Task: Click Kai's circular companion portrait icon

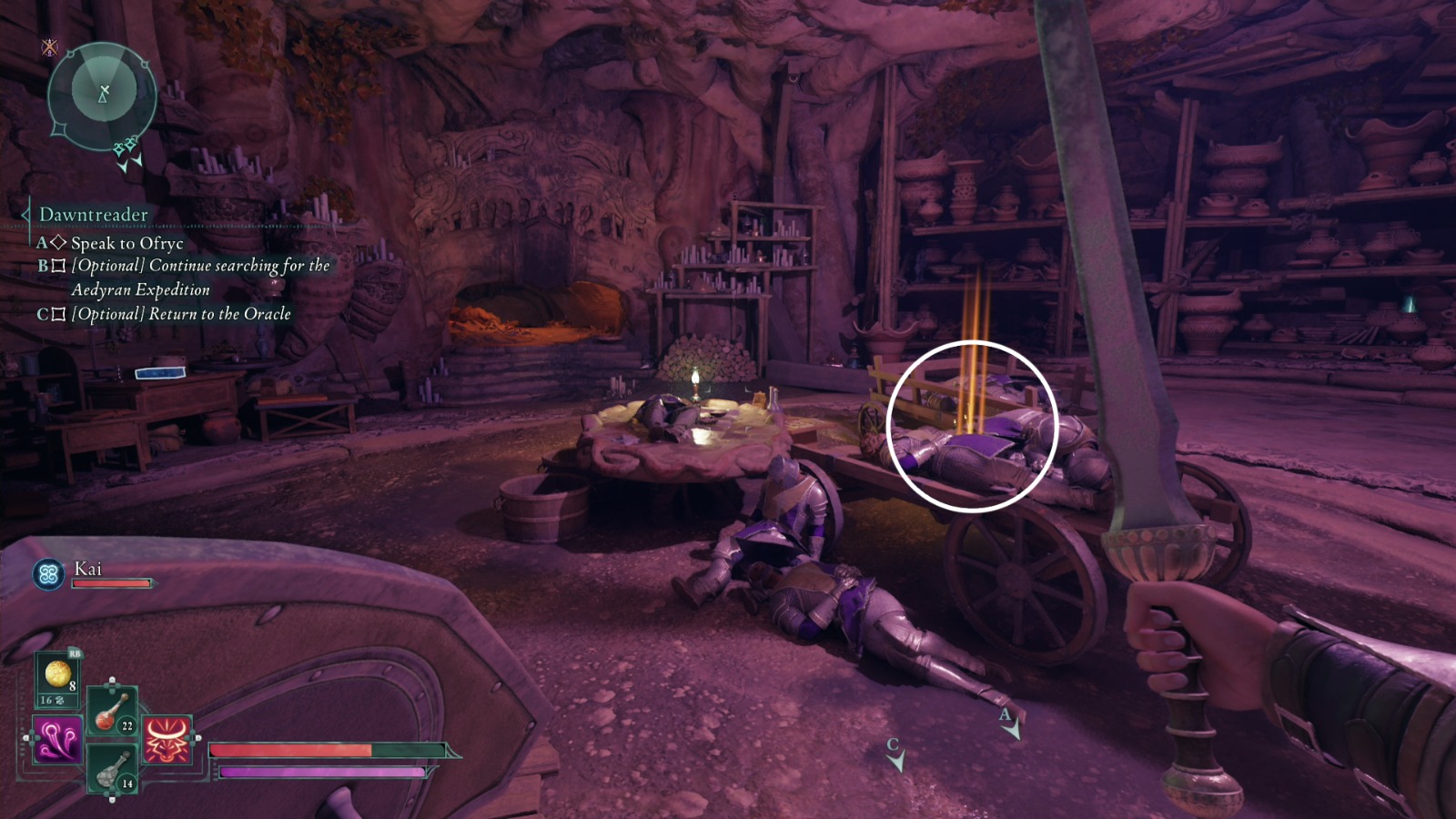Action: click(x=48, y=573)
